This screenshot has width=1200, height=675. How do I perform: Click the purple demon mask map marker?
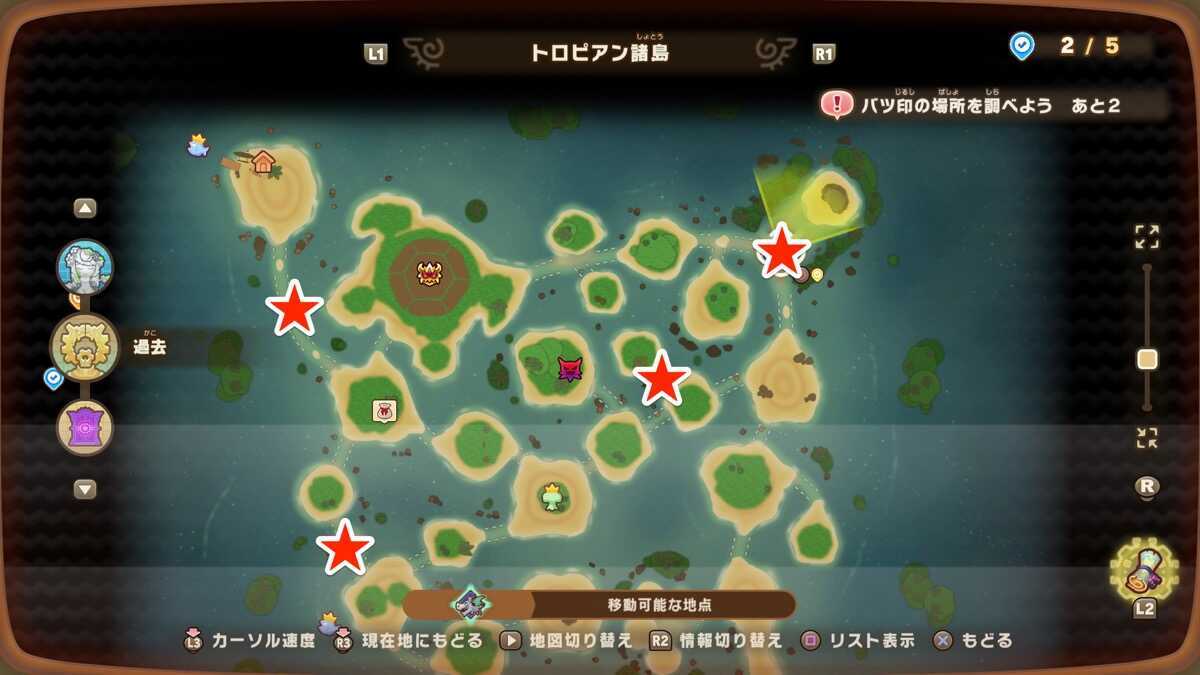570,369
